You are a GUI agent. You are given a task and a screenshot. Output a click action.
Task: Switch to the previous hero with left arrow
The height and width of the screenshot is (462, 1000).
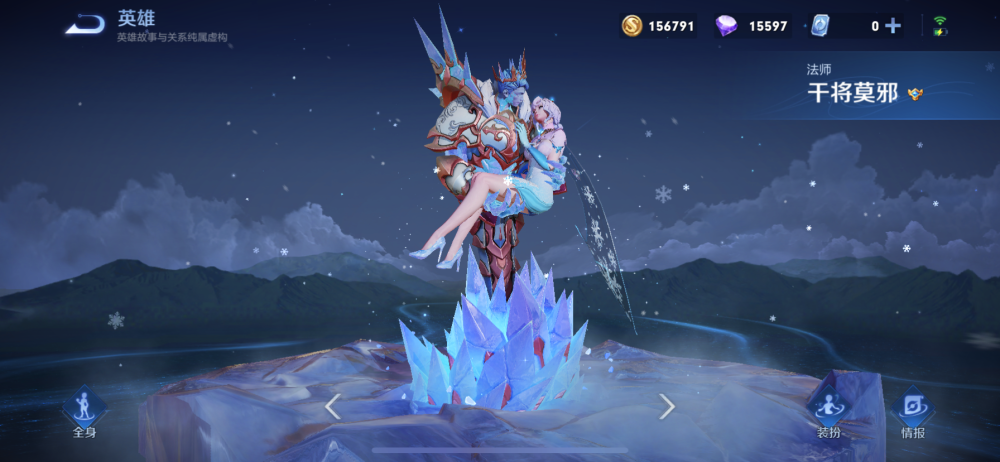333,406
